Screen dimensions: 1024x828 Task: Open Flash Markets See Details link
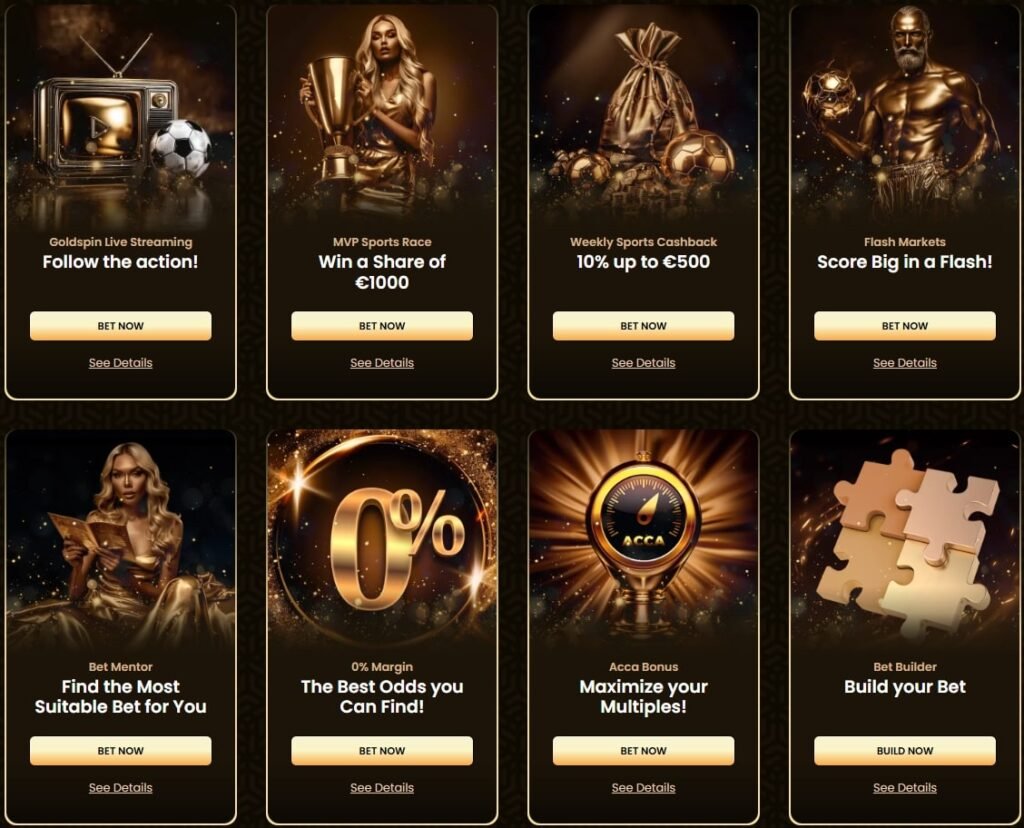click(x=905, y=363)
